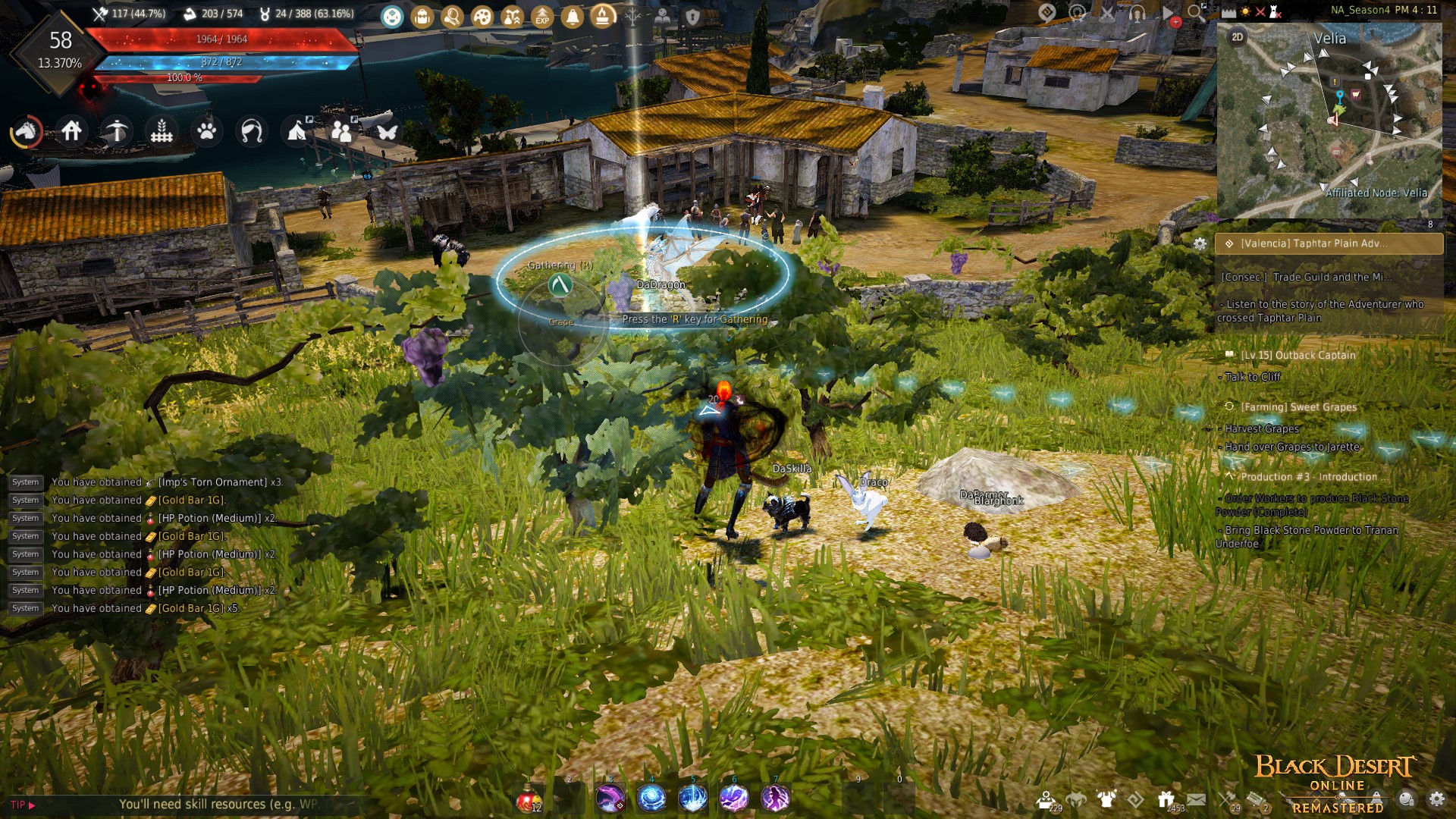The width and height of the screenshot is (1456, 819).
Task: Toggle the 2D minimap view
Action: coord(1238,36)
